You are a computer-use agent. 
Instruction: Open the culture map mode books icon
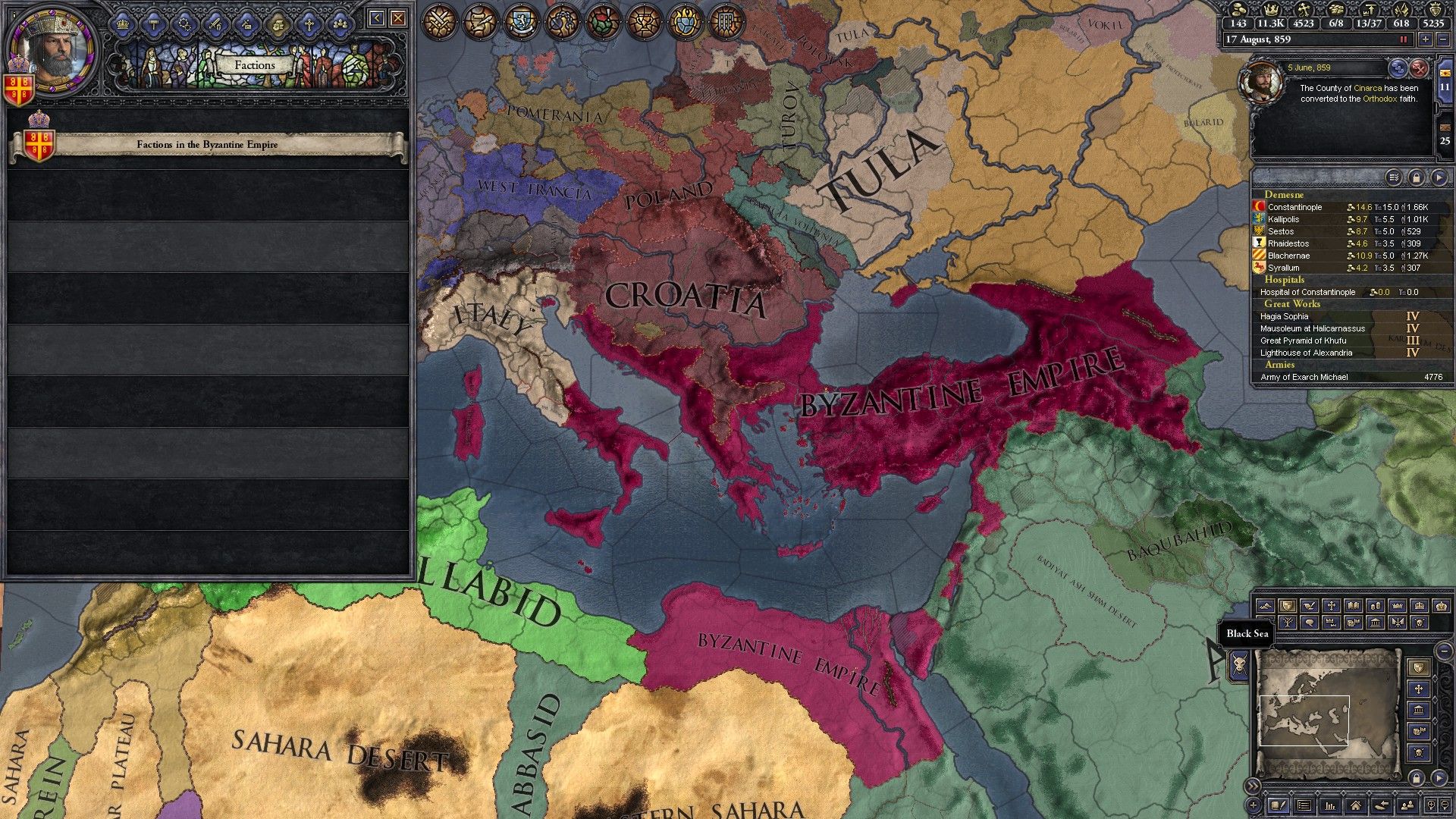(1353, 605)
